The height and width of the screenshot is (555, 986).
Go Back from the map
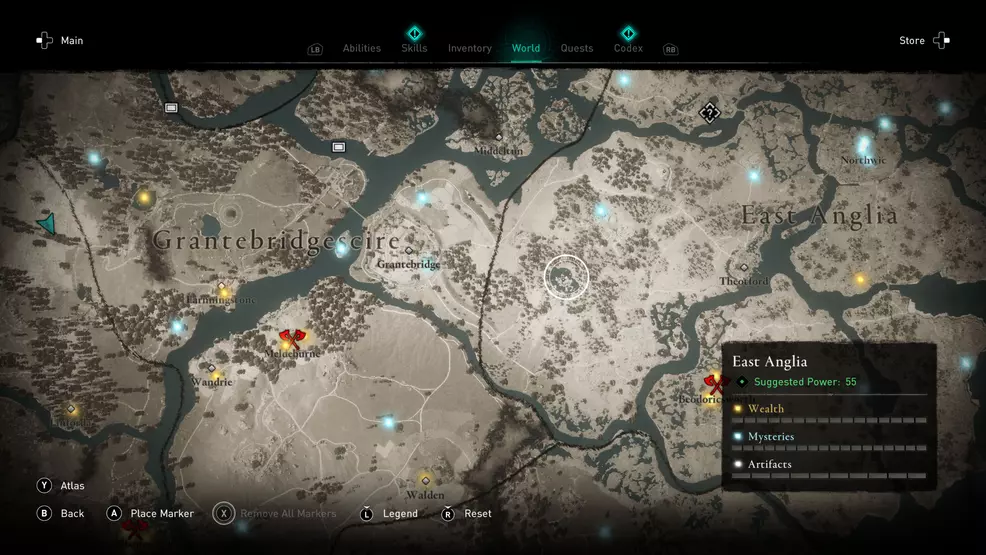click(61, 514)
